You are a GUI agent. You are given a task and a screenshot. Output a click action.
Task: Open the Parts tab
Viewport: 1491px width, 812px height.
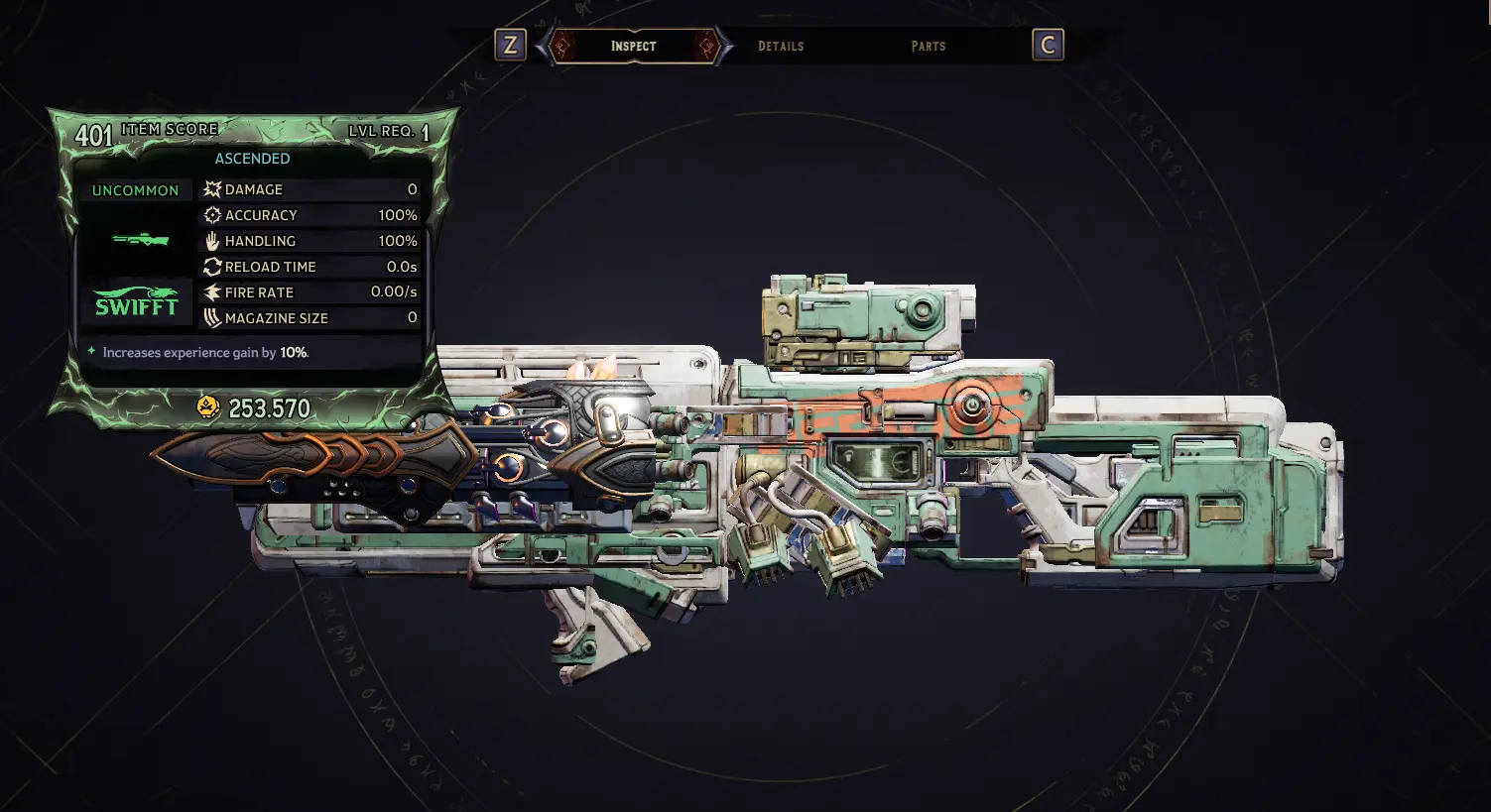point(928,46)
